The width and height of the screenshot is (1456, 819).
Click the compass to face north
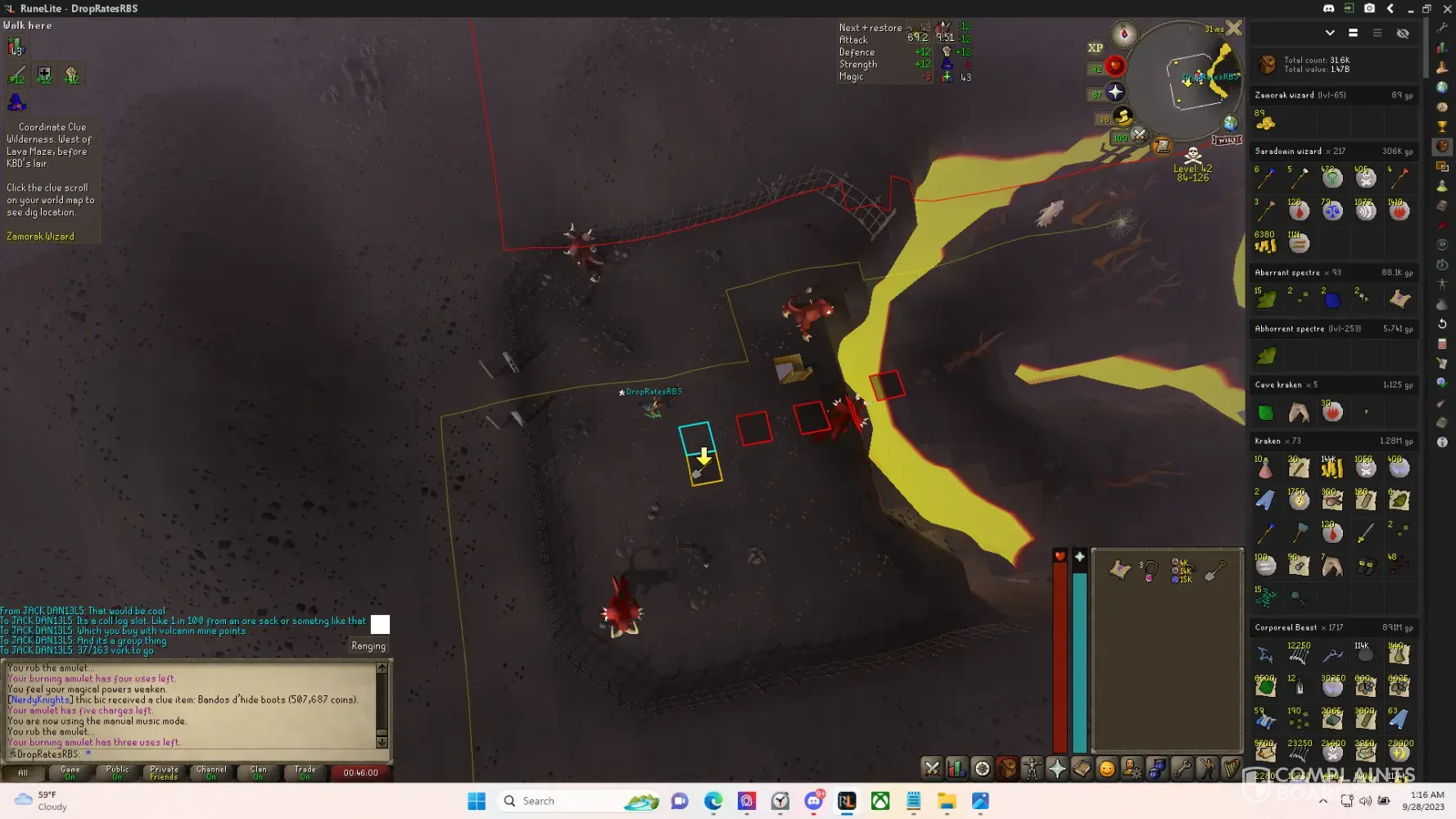pyautogui.click(x=1124, y=34)
